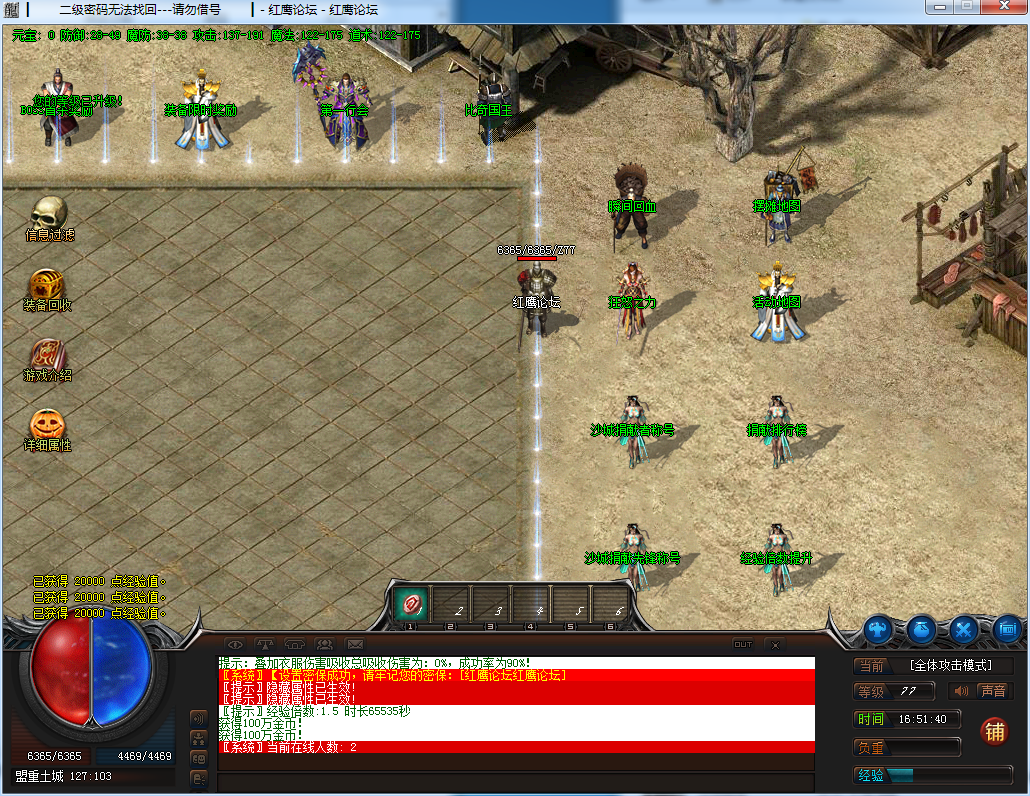This screenshot has width=1030, height=796.
Task: Close the game with chat bar X
Action: coord(775,645)
